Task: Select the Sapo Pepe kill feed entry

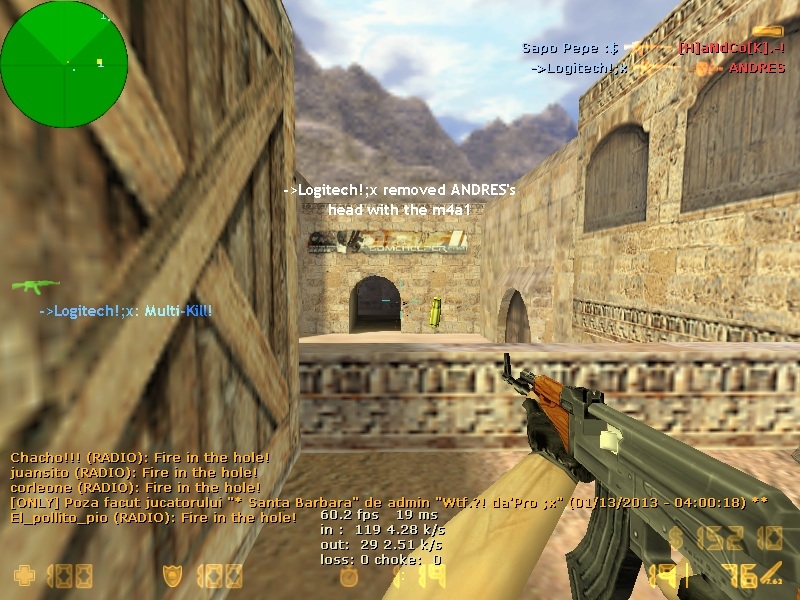Action: (654, 48)
